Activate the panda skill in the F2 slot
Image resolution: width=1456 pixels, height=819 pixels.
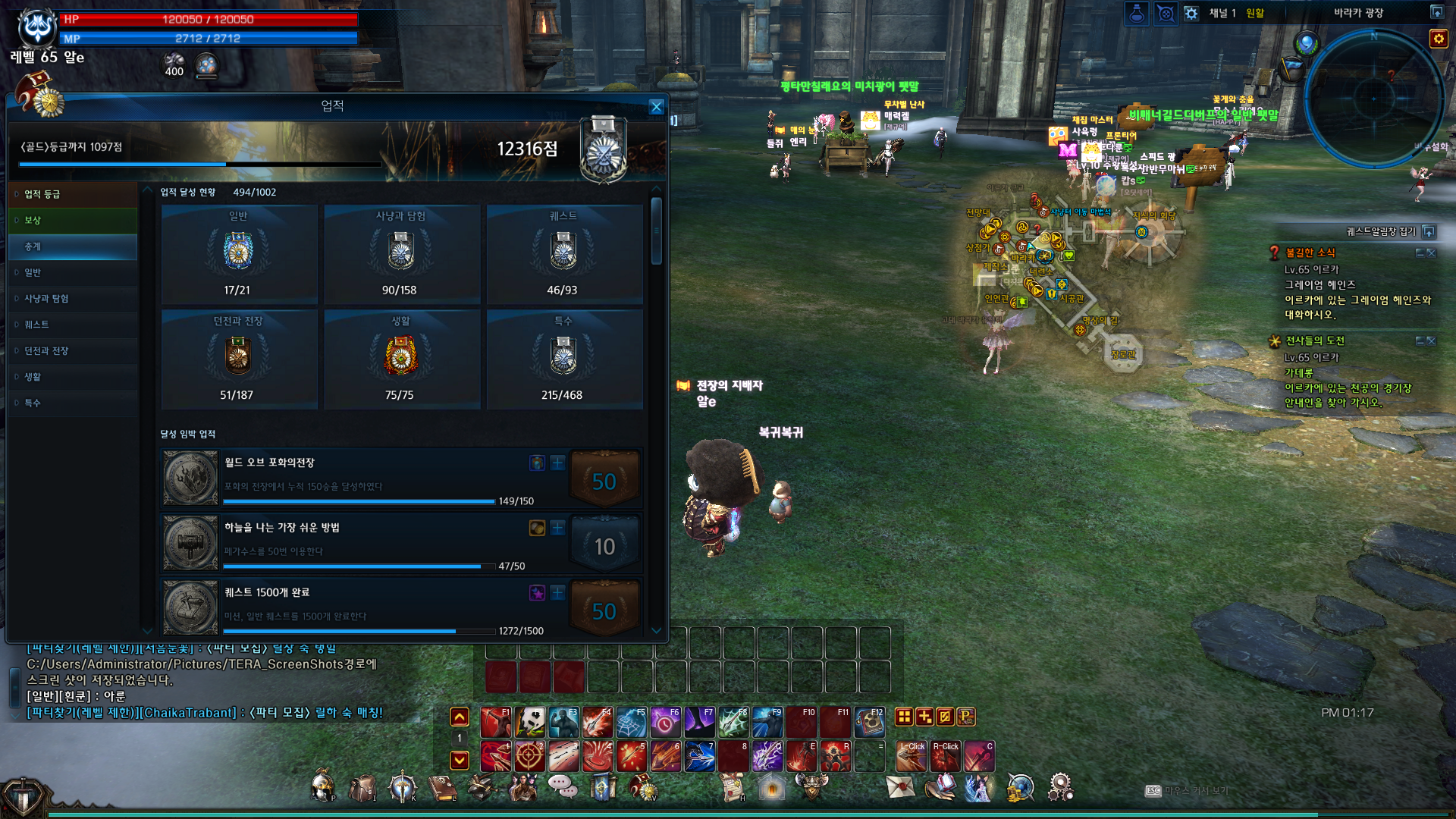[x=531, y=723]
